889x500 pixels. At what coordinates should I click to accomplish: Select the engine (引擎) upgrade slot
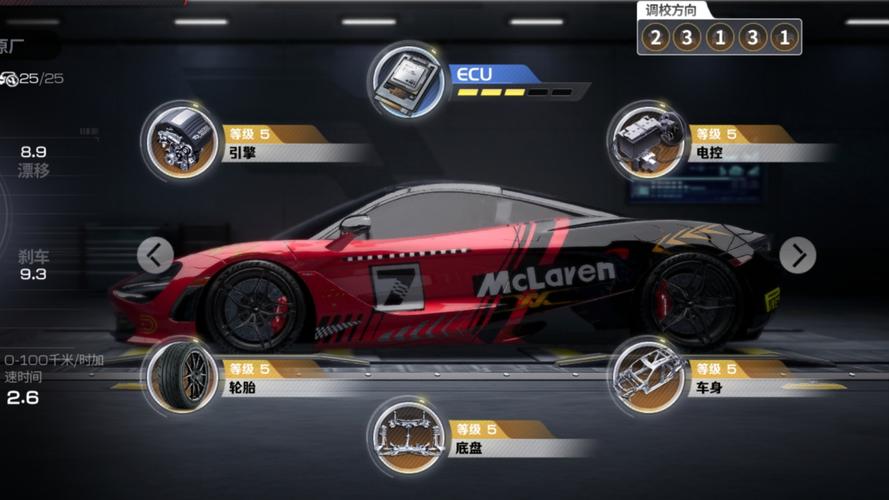[x=181, y=141]
